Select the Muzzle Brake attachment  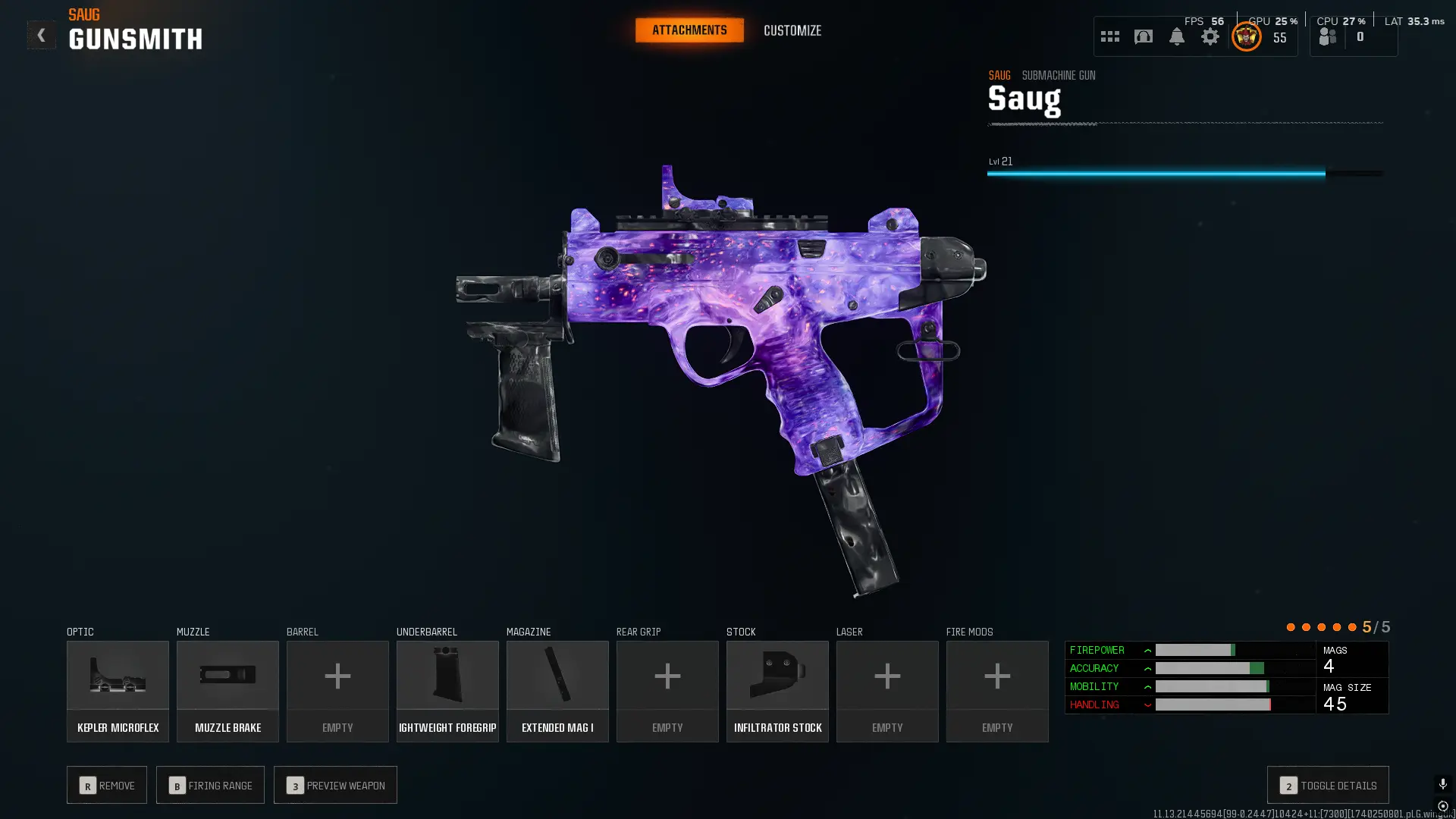click(x=227, y=690)
